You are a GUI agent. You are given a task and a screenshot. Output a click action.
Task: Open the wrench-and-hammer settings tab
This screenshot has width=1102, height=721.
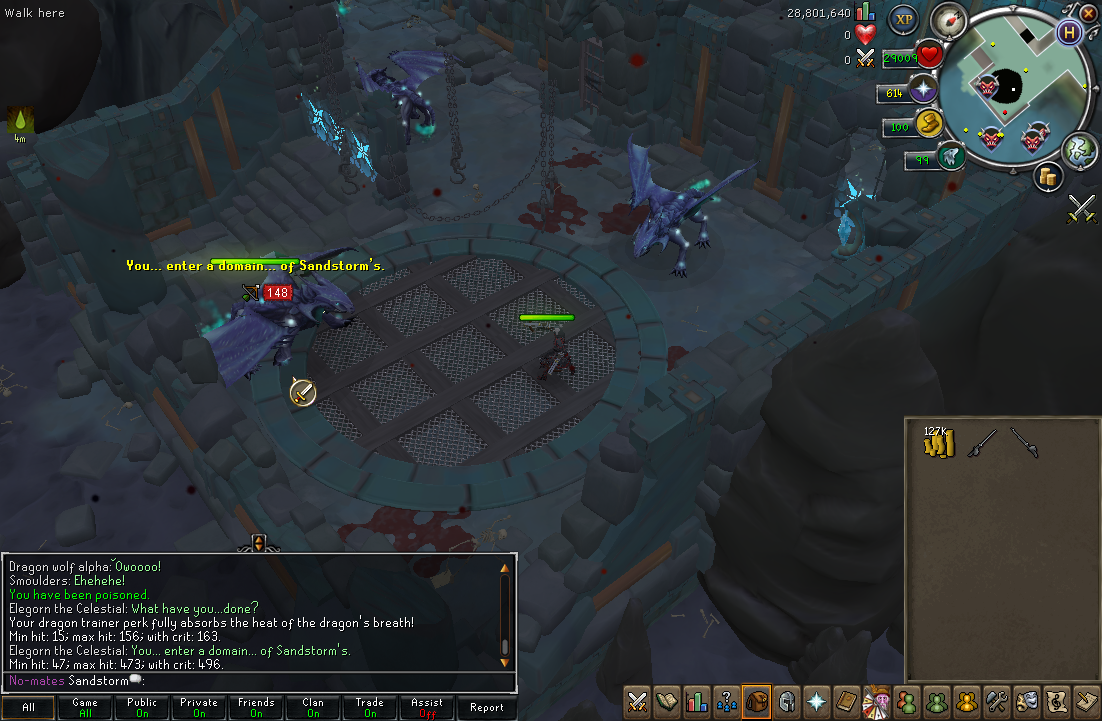995,701
